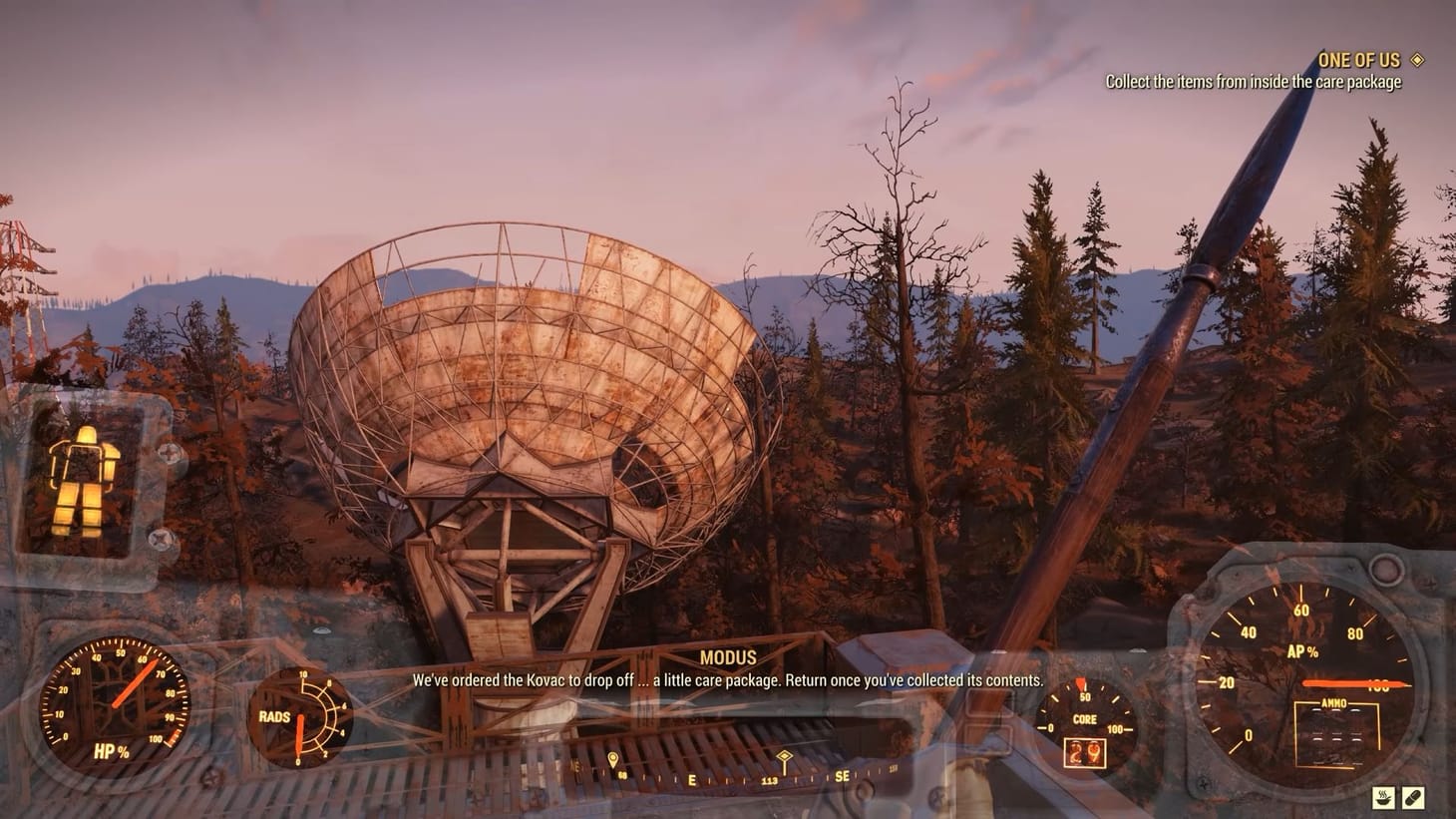Toggle the ONE OF US quest tracker

(x=1359, y=60)
